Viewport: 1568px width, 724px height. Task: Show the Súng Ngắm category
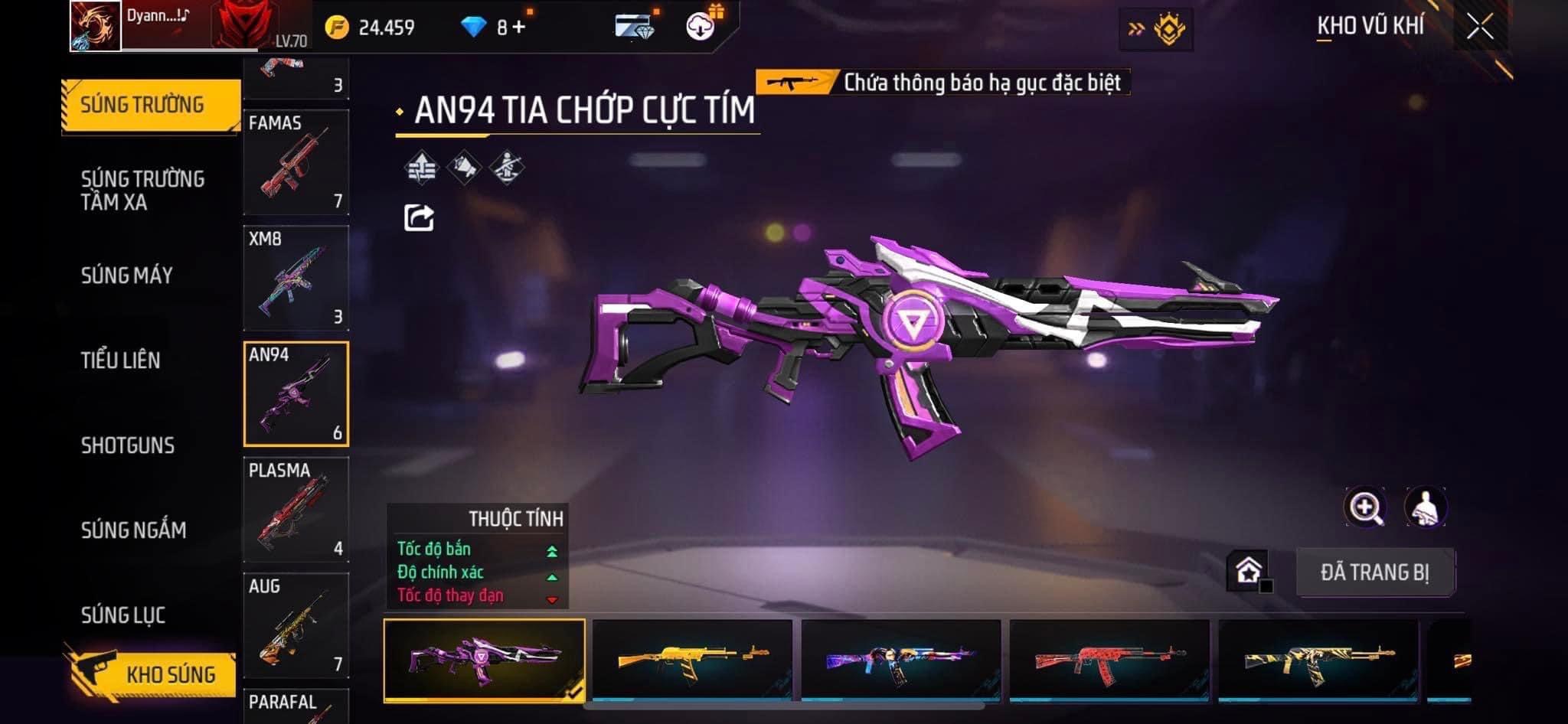click(134, 530)
